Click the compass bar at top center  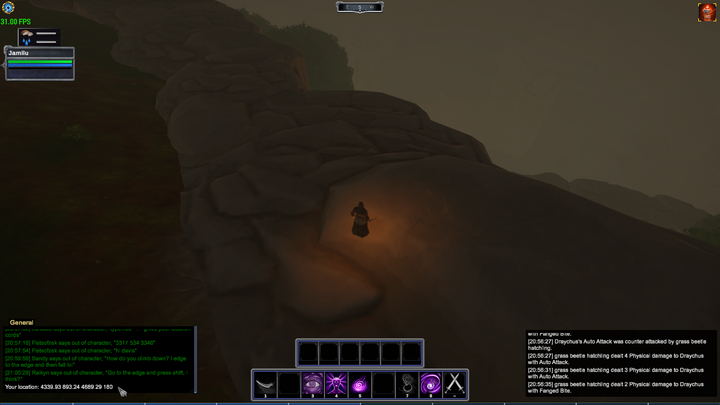[x=360, y=7]
